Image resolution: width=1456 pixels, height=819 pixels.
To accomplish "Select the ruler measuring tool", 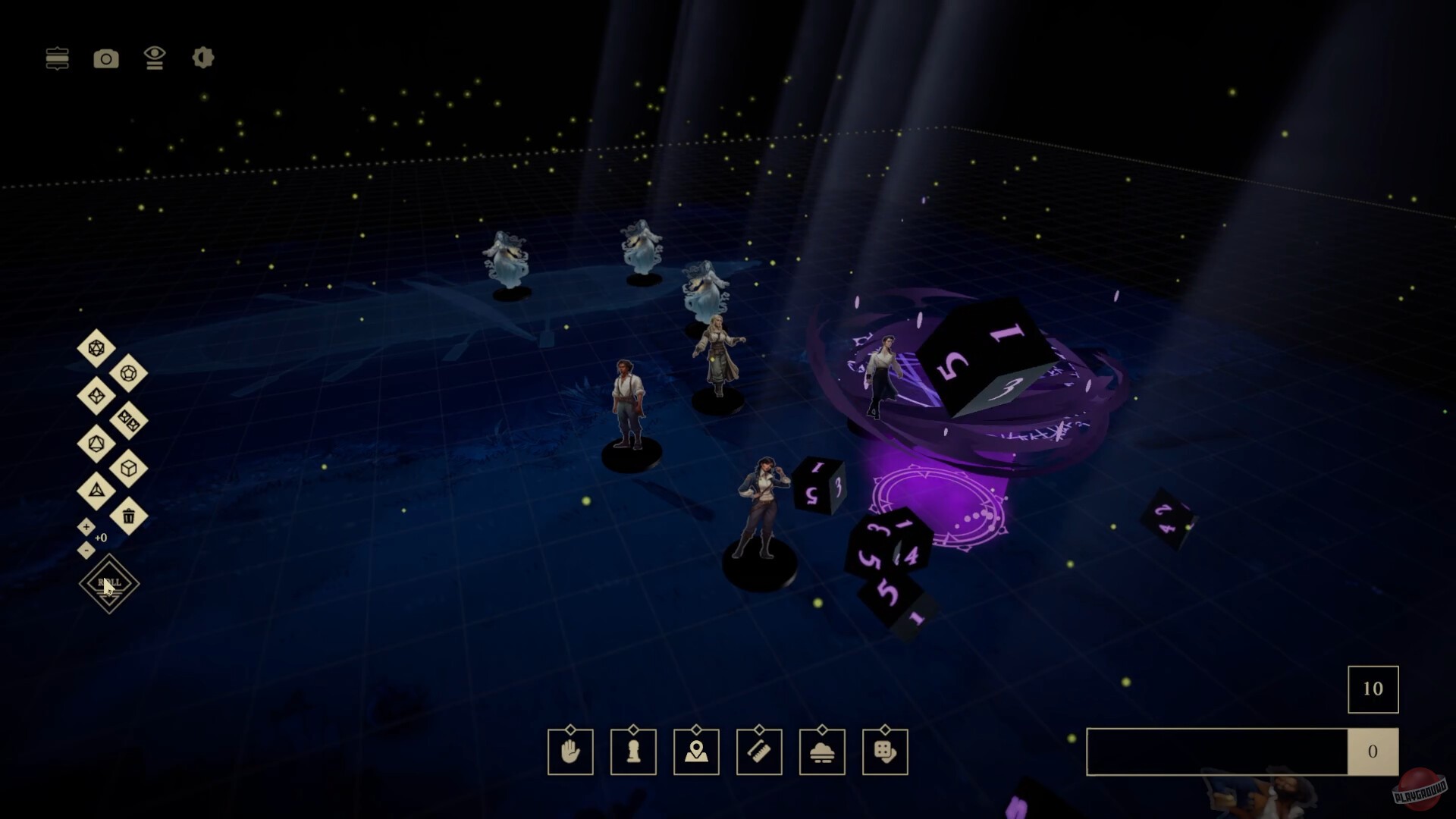I will 760,753.
